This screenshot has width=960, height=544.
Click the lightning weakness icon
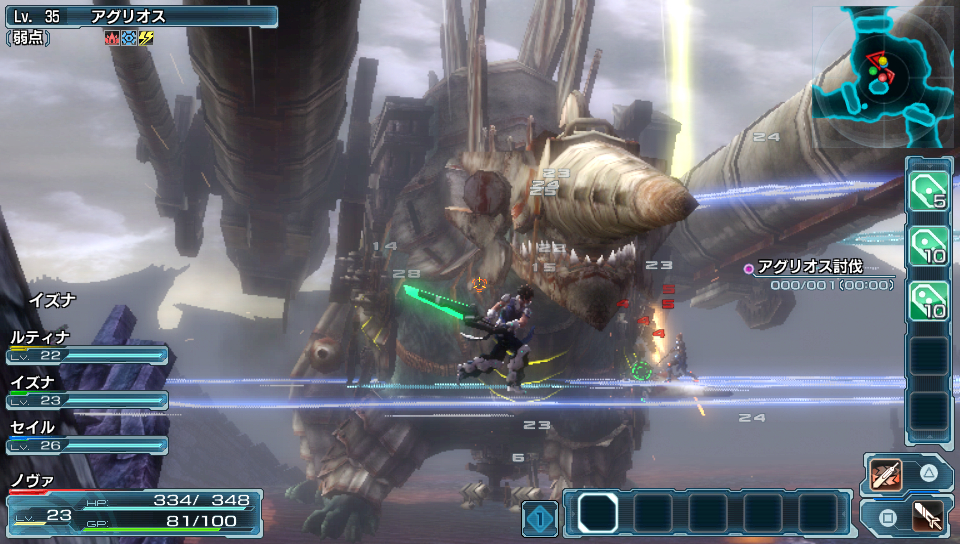coord(146,39)
